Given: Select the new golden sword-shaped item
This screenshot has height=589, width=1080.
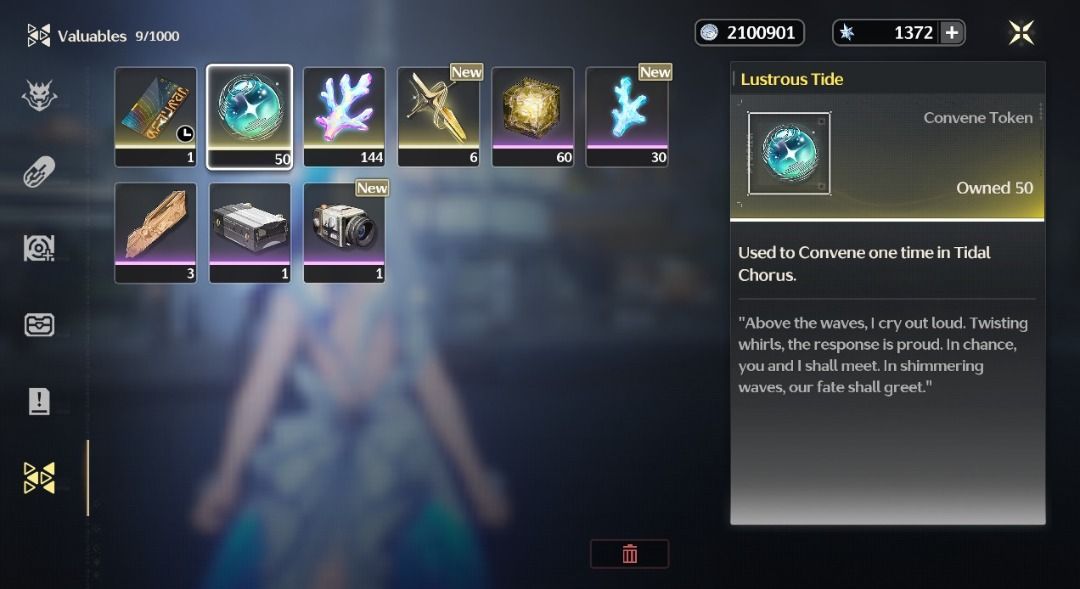Looking at the screenshot, I should [439, 116].
